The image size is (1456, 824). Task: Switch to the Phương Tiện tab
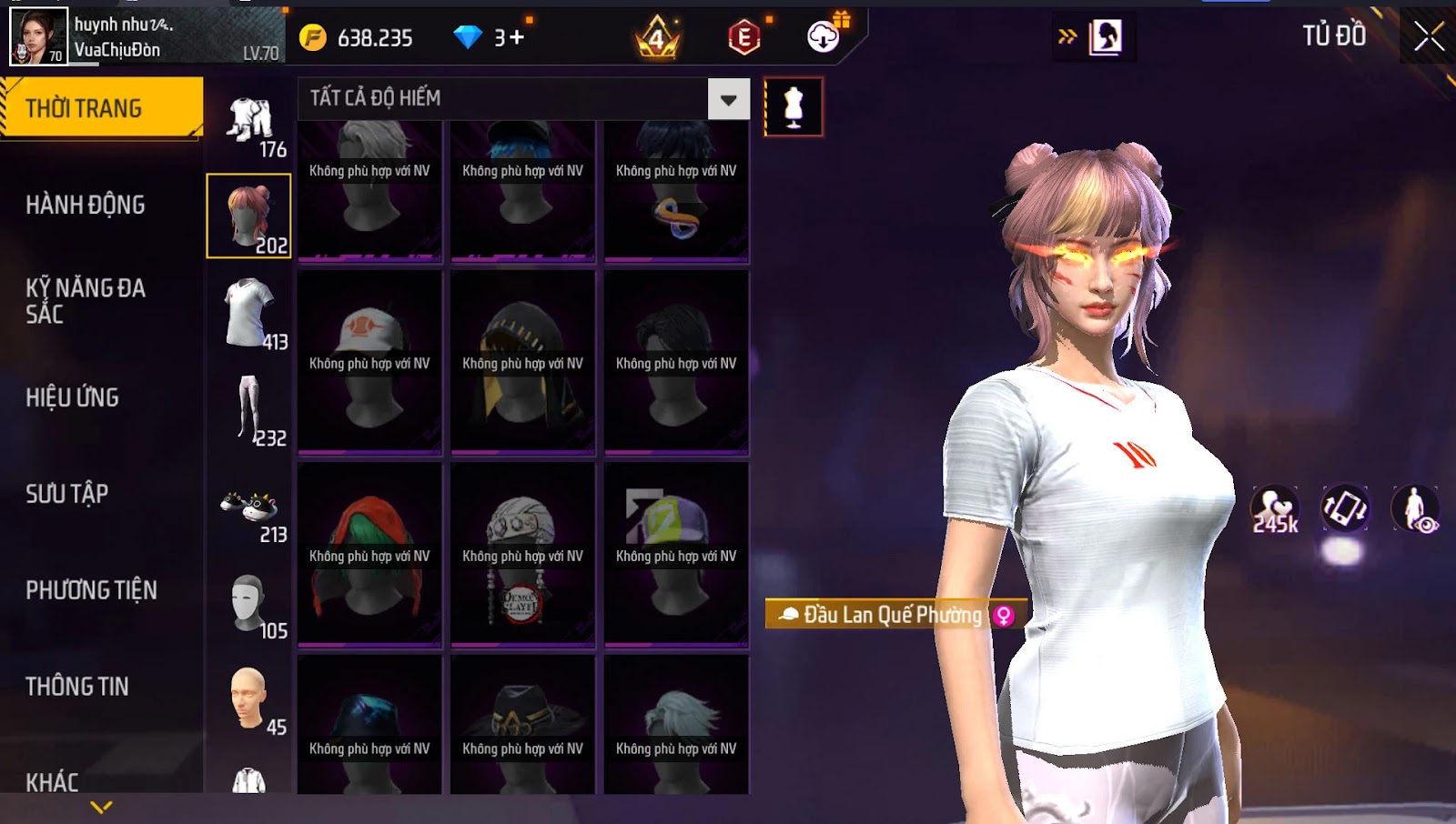pyautogui.click(x=91, y=590)
